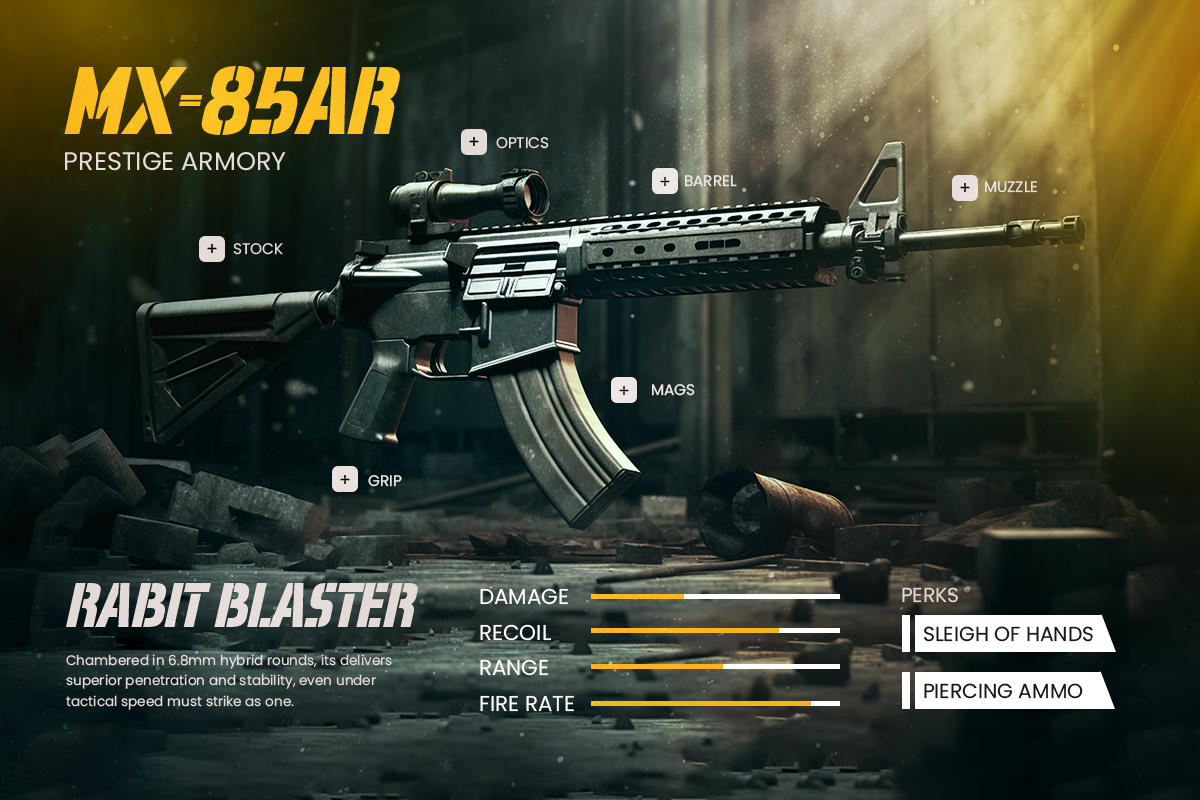Open the Optics attachment slot
1200x800 pixels.
coord(474,142)
